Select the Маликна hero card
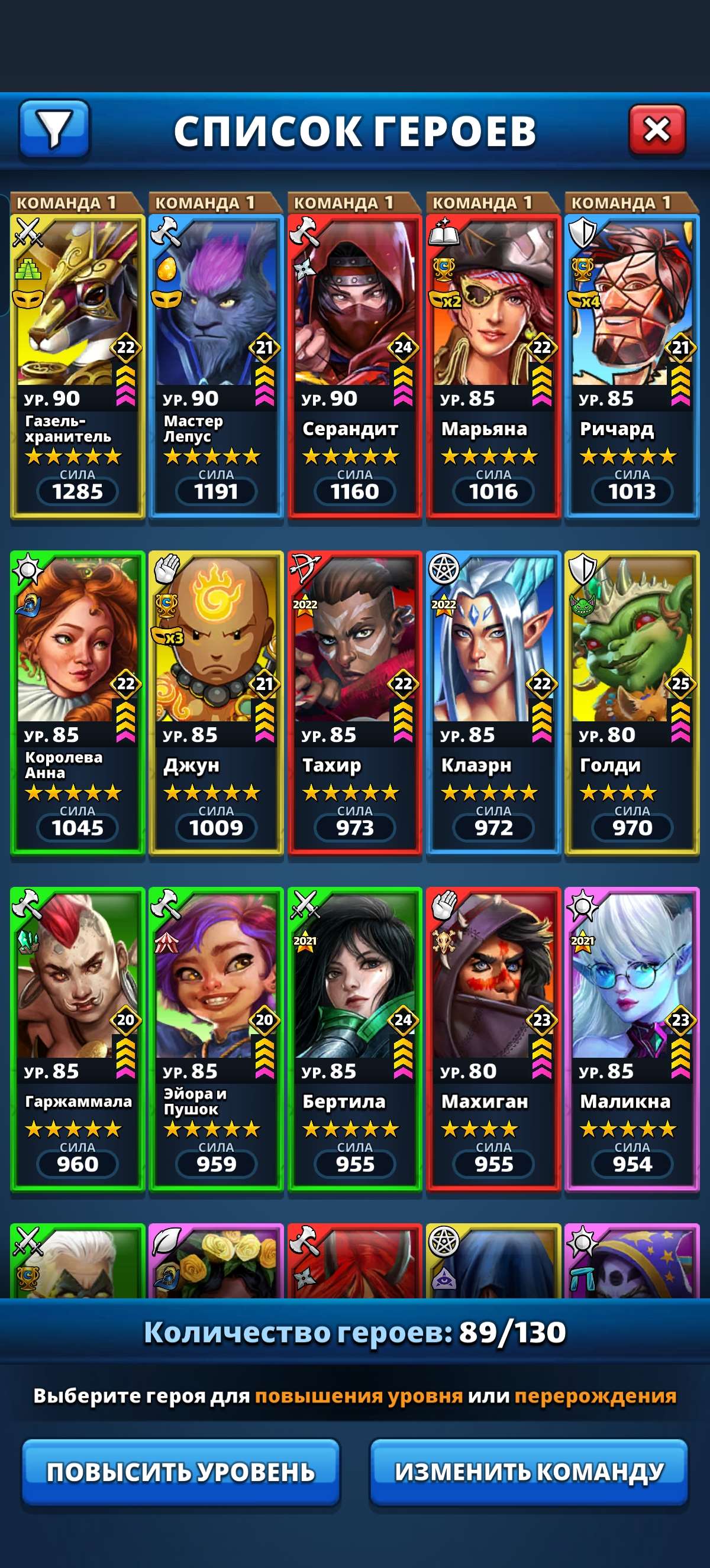Image resolution: width=710 pixels, height=1568 pixels. (x=631, y=1038)
